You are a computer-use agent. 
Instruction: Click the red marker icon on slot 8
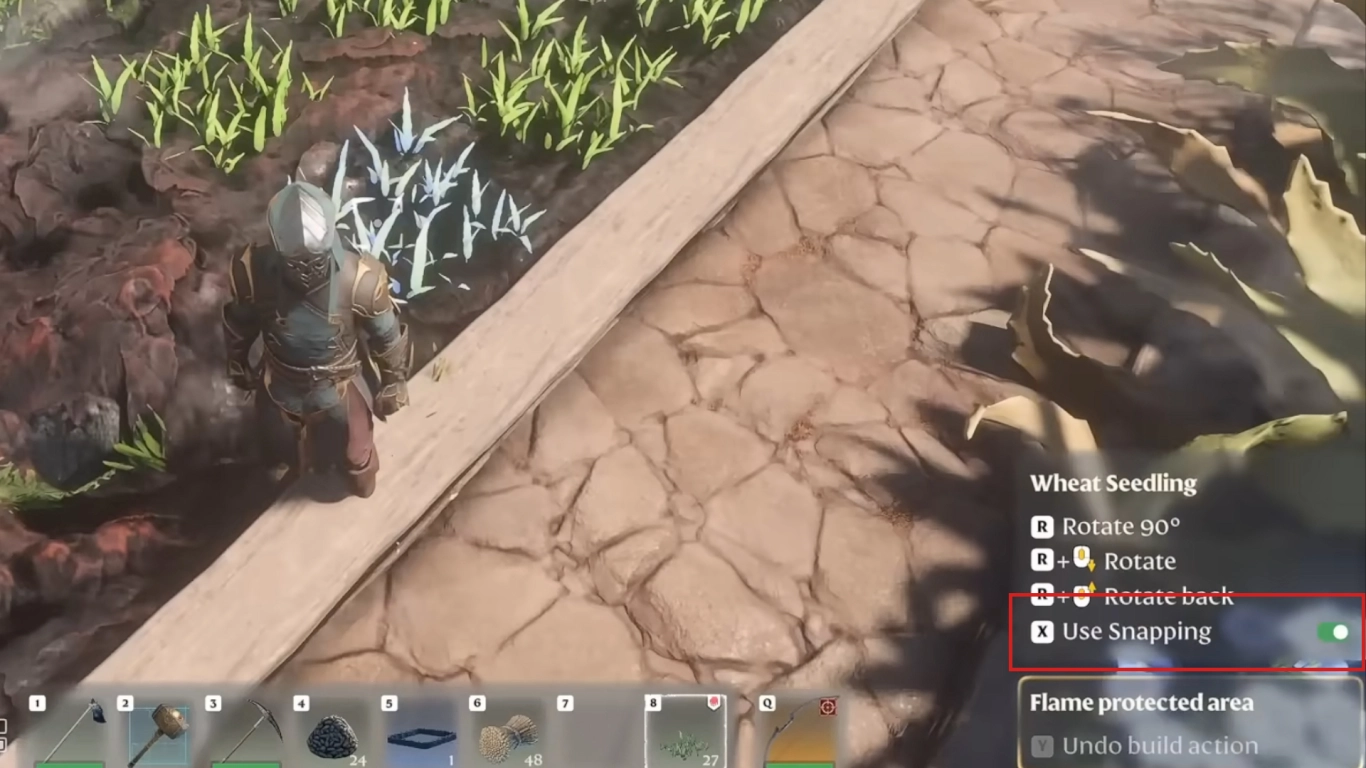click(714, 702)
